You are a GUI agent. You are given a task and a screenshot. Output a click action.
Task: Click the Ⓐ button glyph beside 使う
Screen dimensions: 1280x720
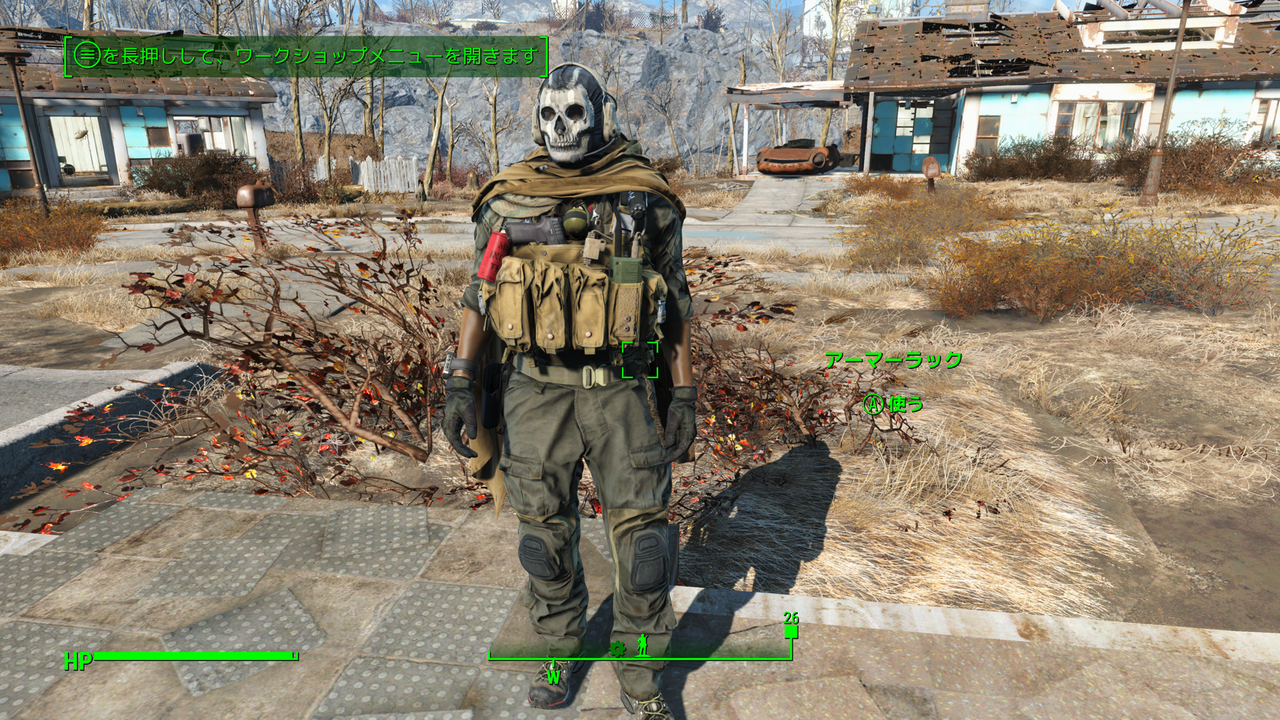(873, 403)
